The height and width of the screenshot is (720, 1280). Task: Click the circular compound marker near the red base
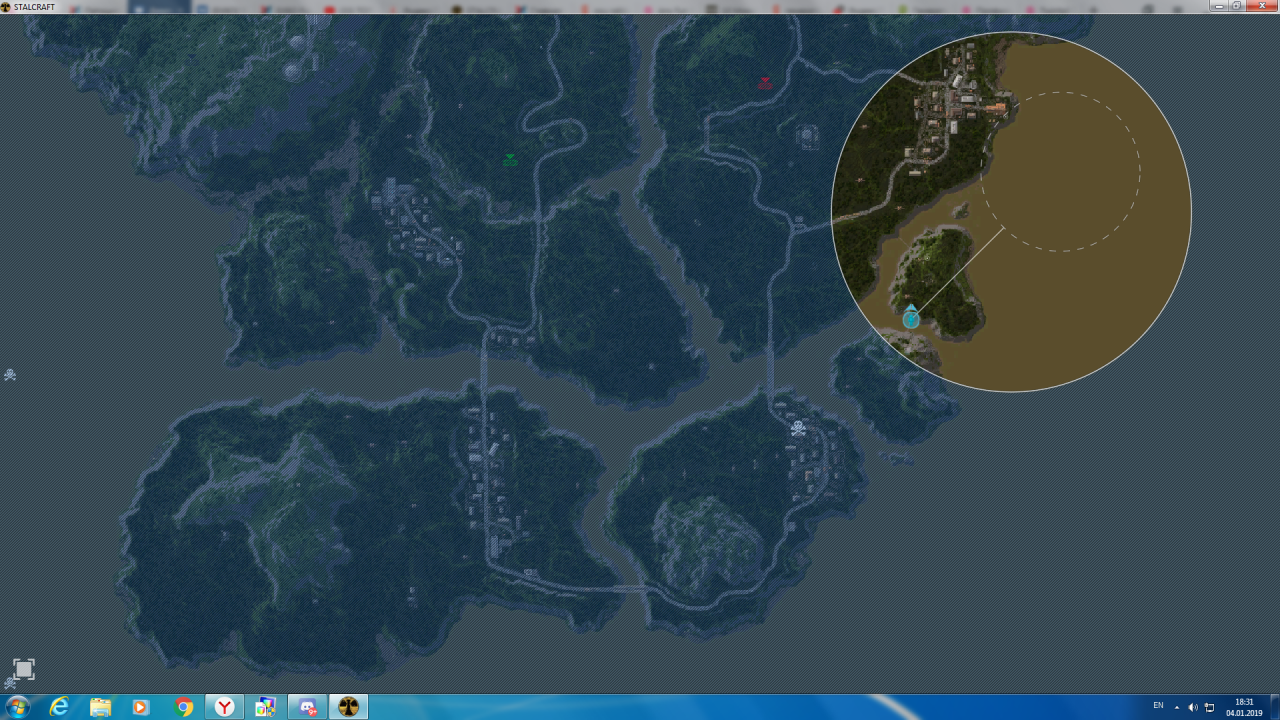[x=808, y=136]
